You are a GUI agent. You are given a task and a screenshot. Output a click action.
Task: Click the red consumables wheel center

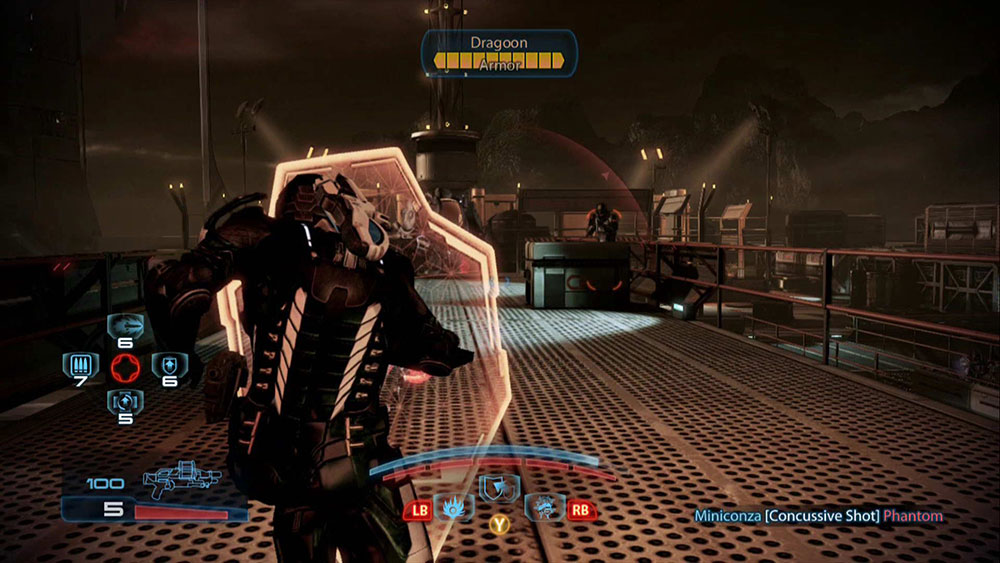point(126,365)
